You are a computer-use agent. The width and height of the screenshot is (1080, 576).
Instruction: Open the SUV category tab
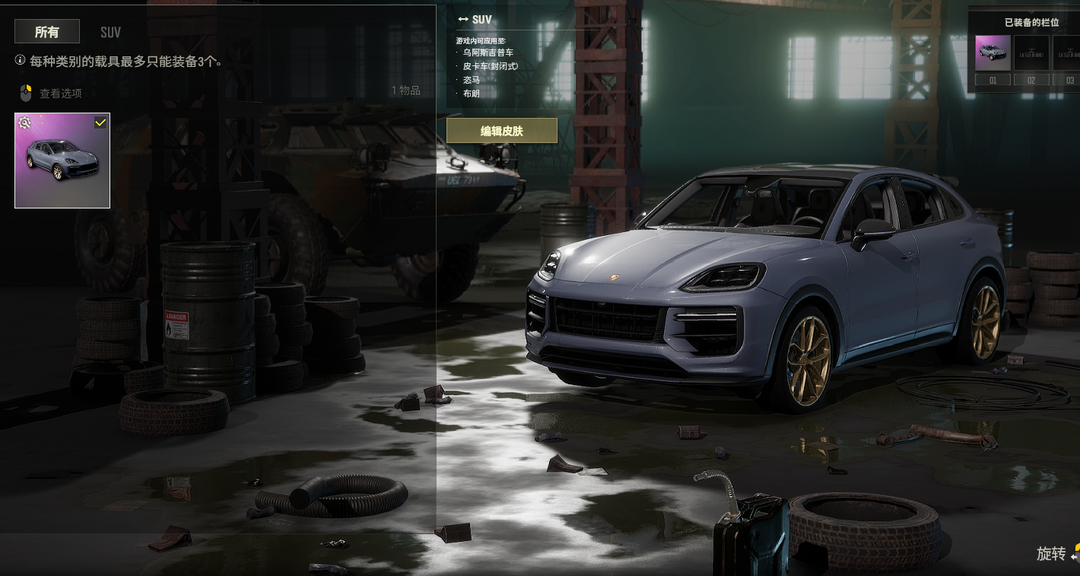[x=110, y=32]
